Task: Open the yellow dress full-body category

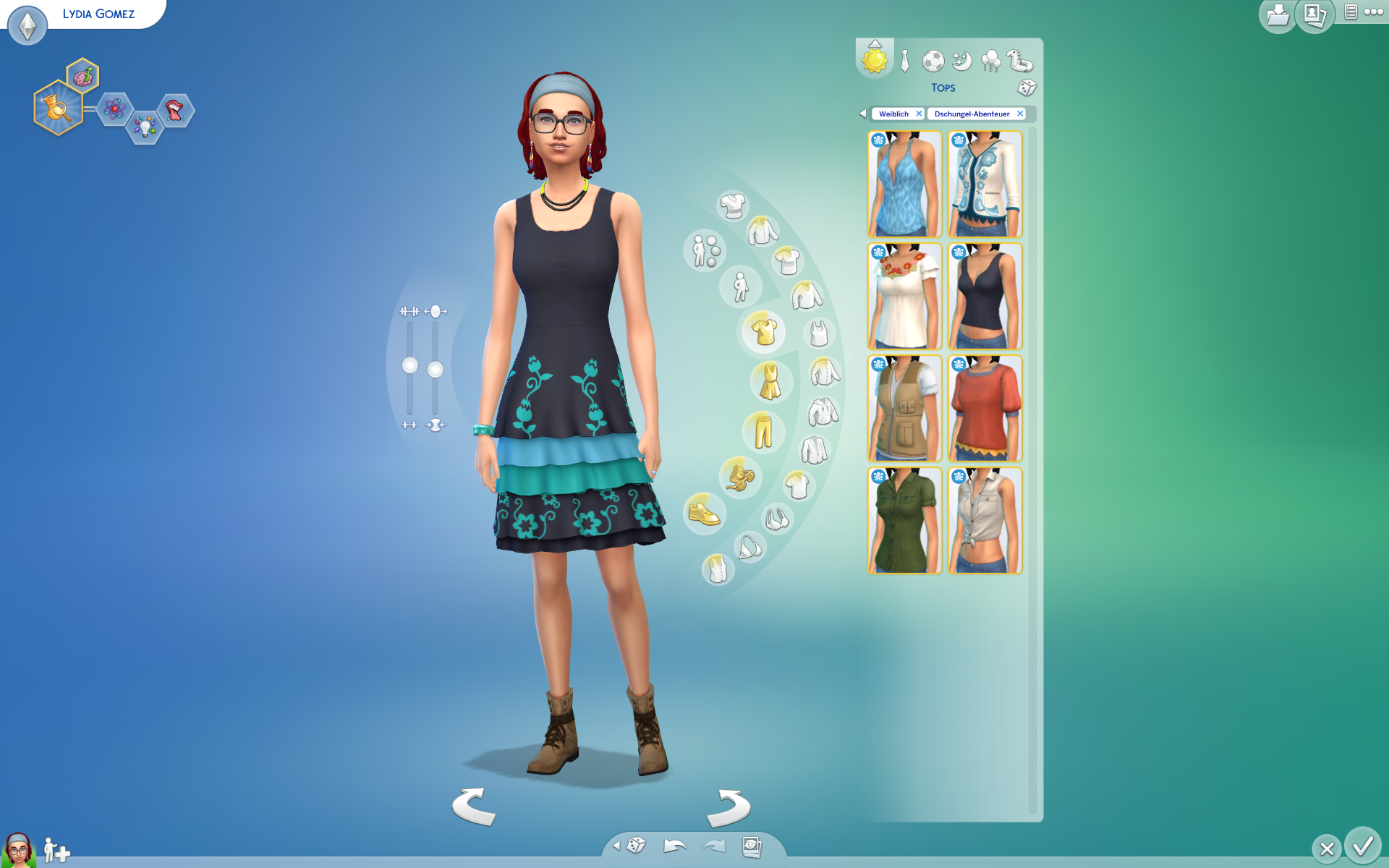Action: tap(770, 382)
